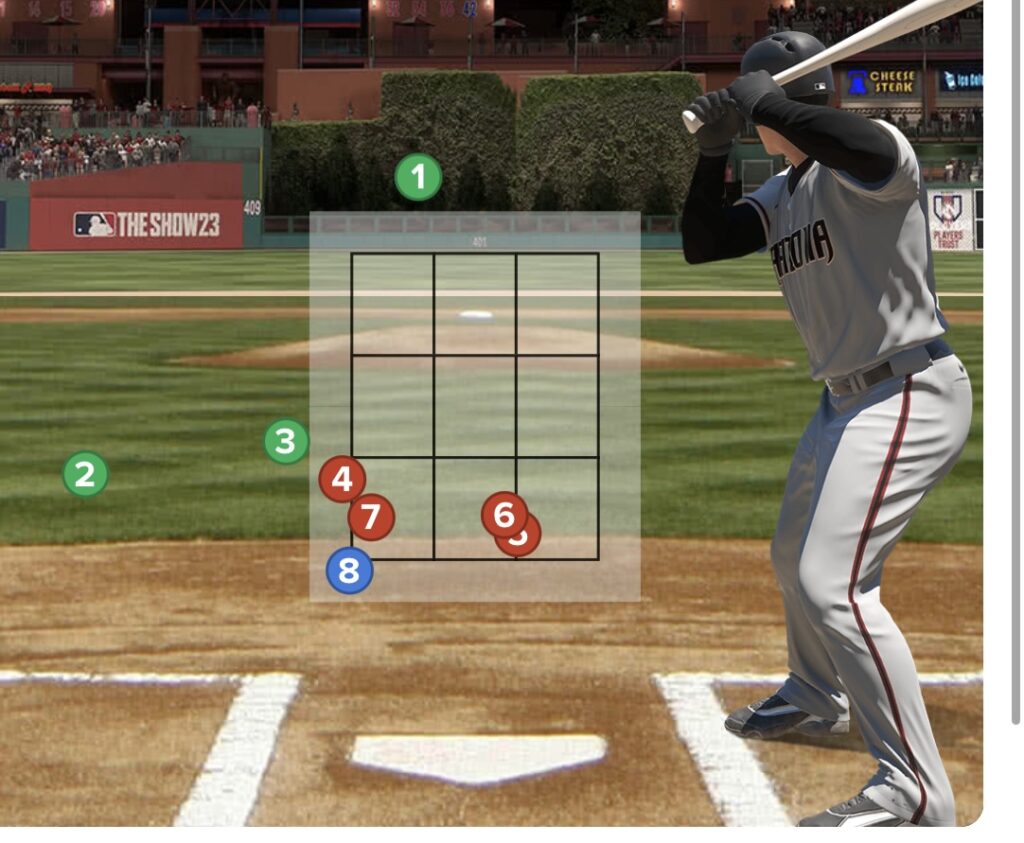Choose red pitch marker 7
Screen dimensions: 1024x843
(x=371, y=517)
